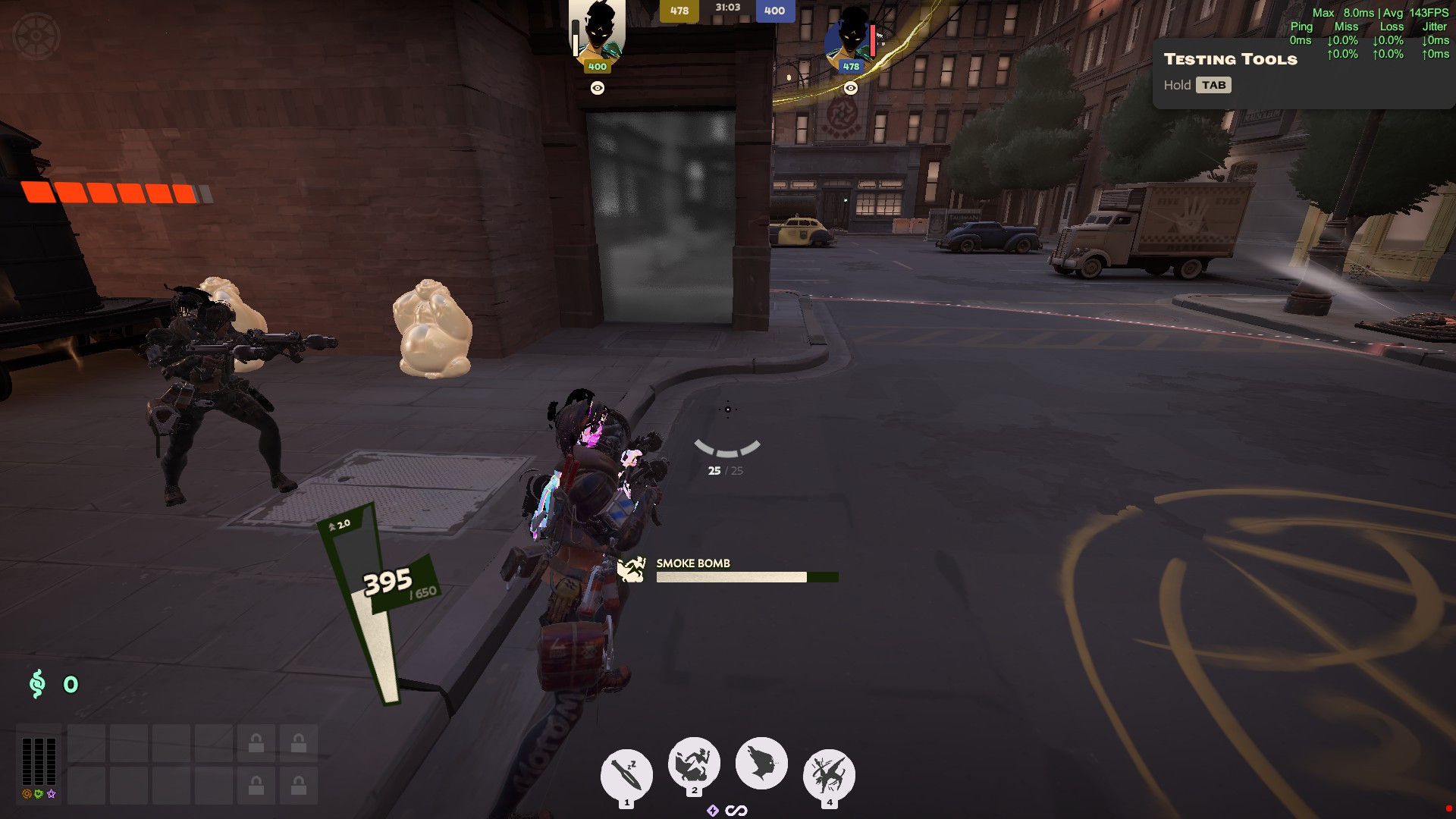The width and height of the screenshot is (1456, 819).
Task: Click the souls currency icon near the counter
Action: [x=36, y=685]
